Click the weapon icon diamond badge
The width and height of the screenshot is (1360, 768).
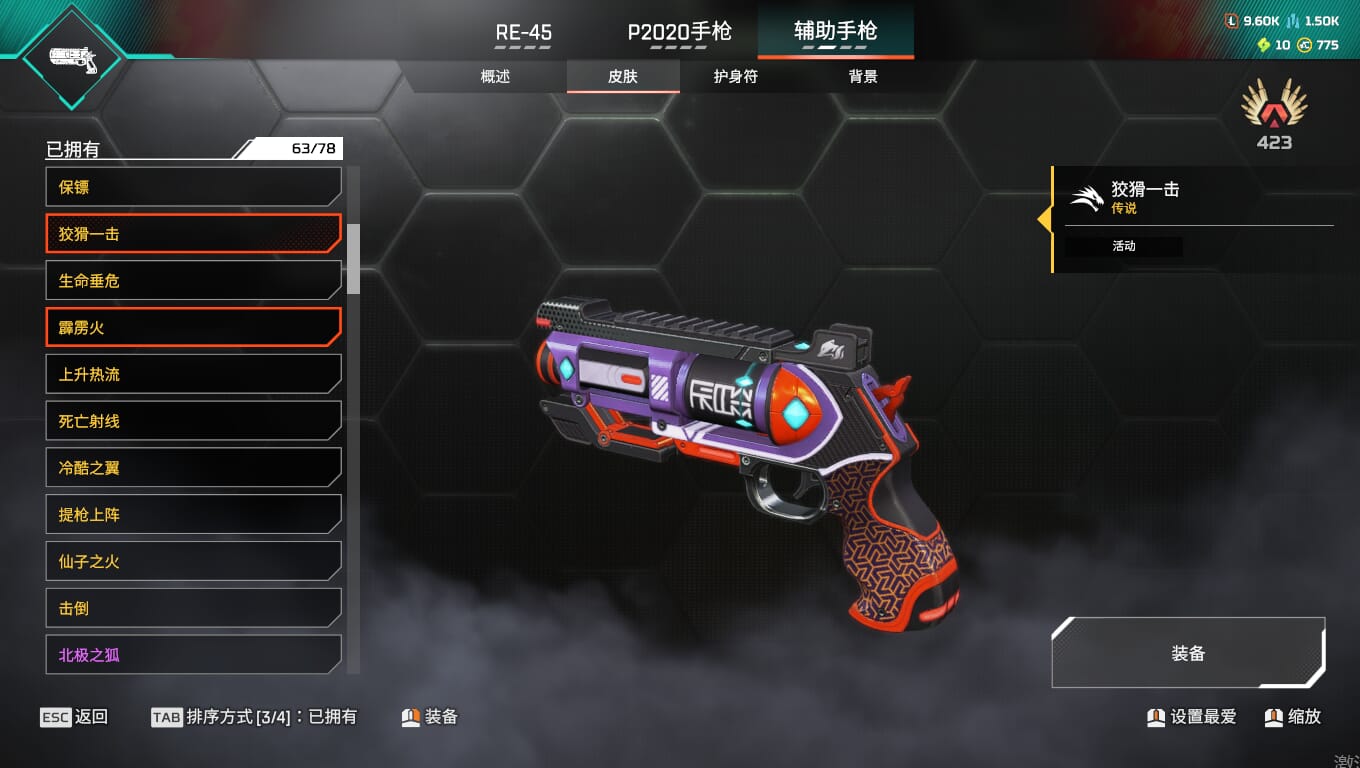tap(72, 59)
